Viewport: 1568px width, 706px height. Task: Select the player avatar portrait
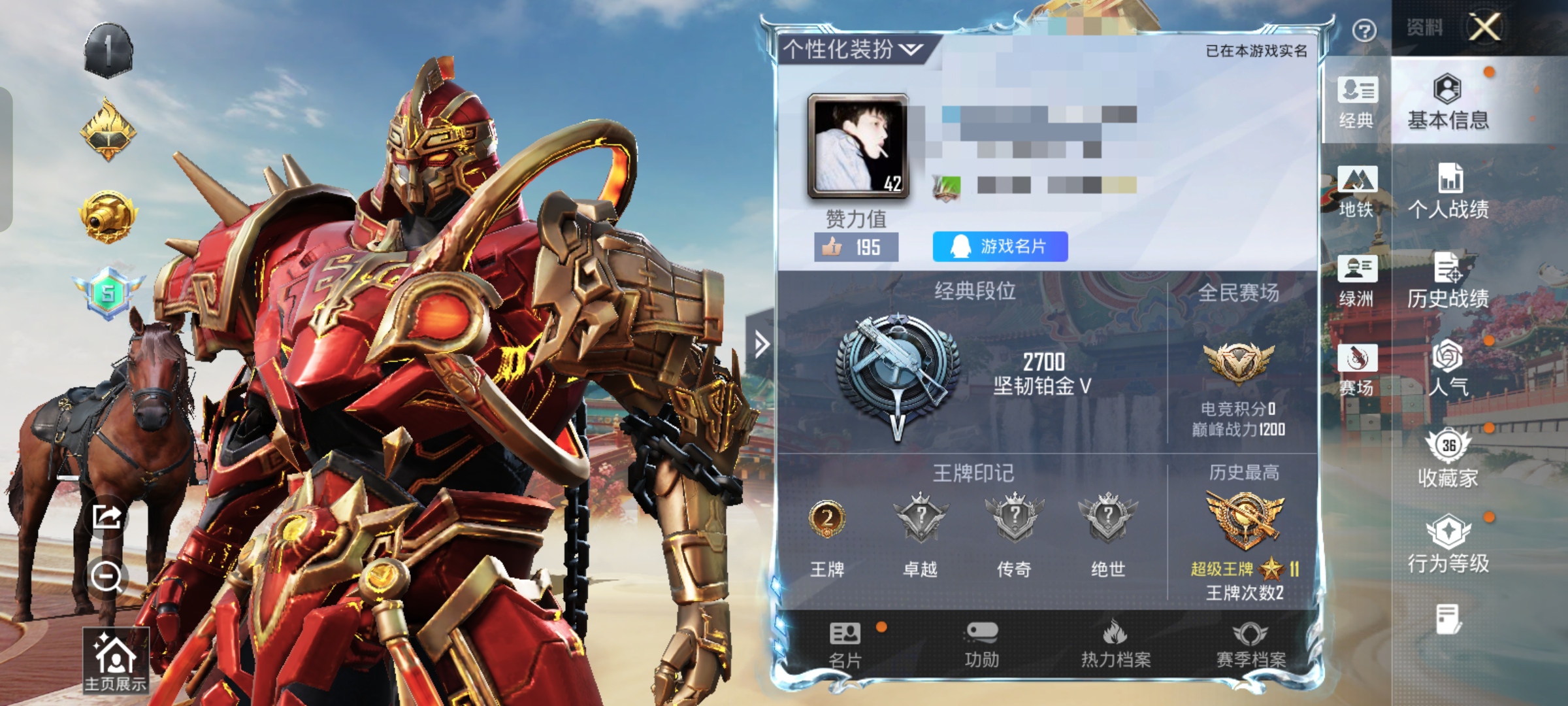click(x=858, y=146)
